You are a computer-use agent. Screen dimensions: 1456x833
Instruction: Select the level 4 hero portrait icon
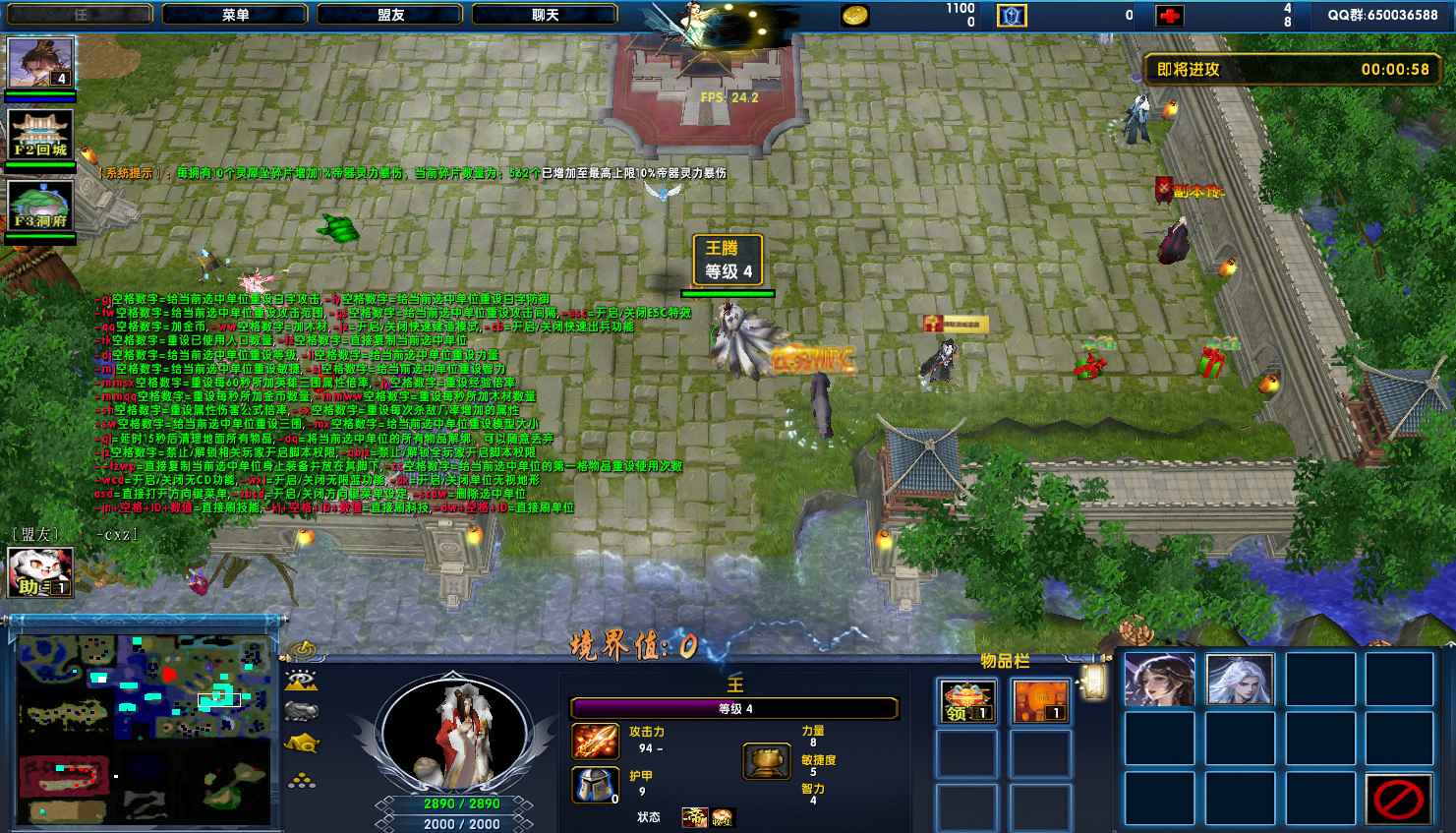(x=40, y=63)
